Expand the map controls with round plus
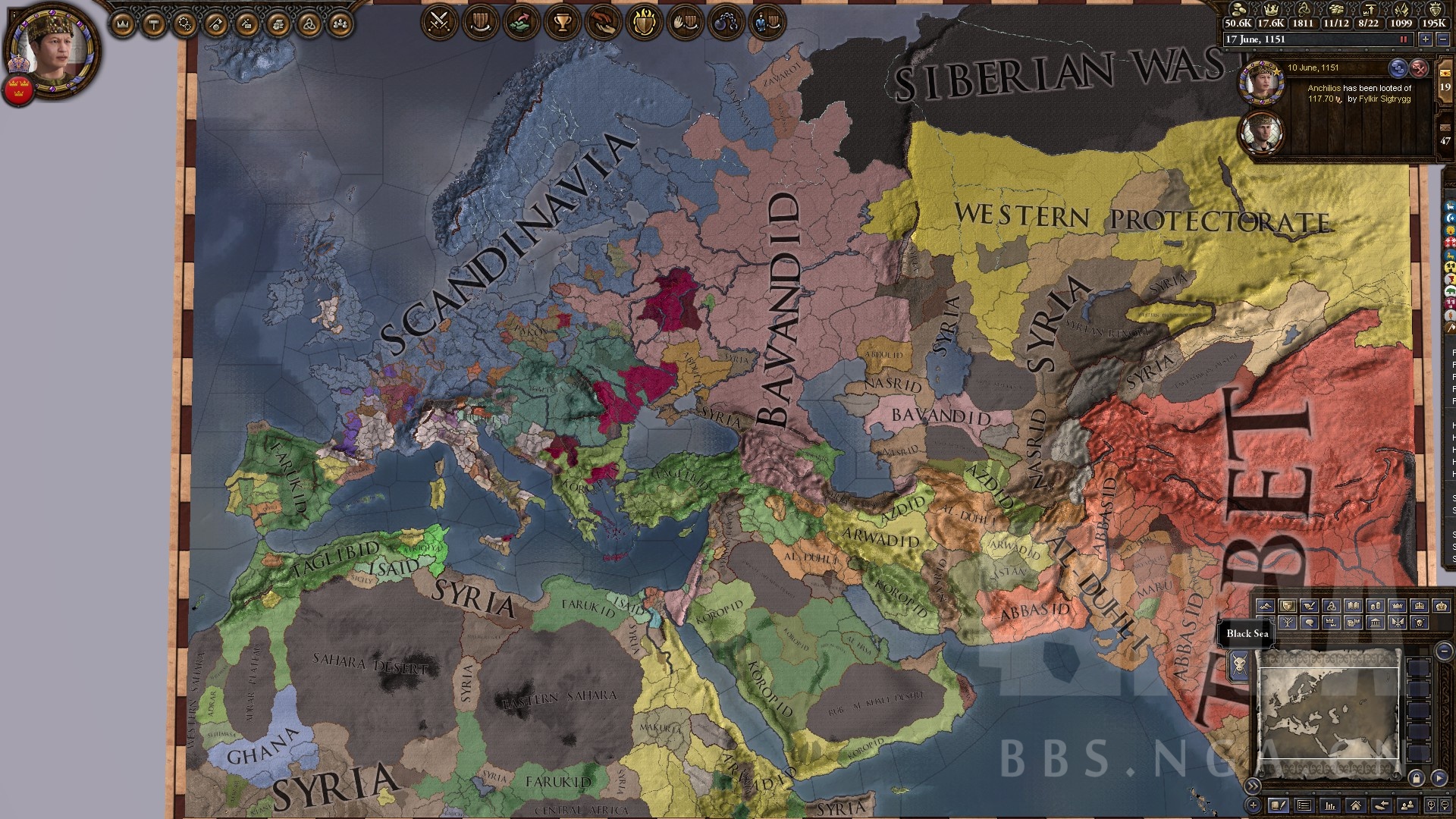This screenshot has width=1456, height=819. pos(1254,805)
